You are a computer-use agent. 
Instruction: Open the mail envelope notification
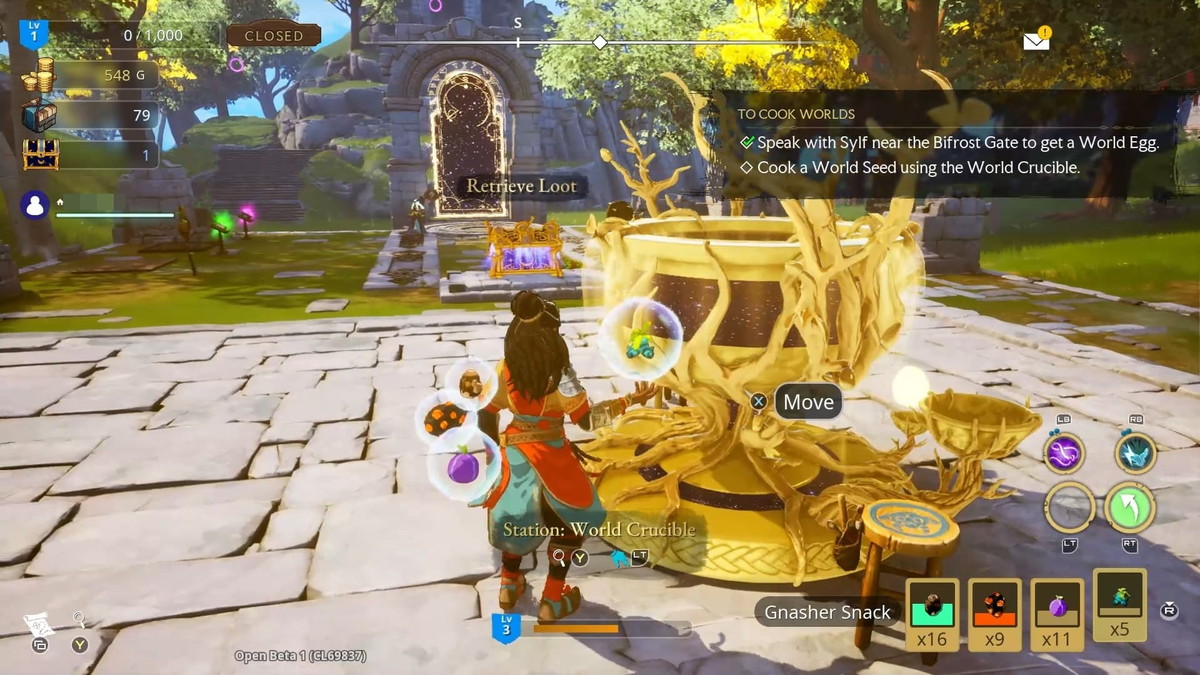point(1036,41)
